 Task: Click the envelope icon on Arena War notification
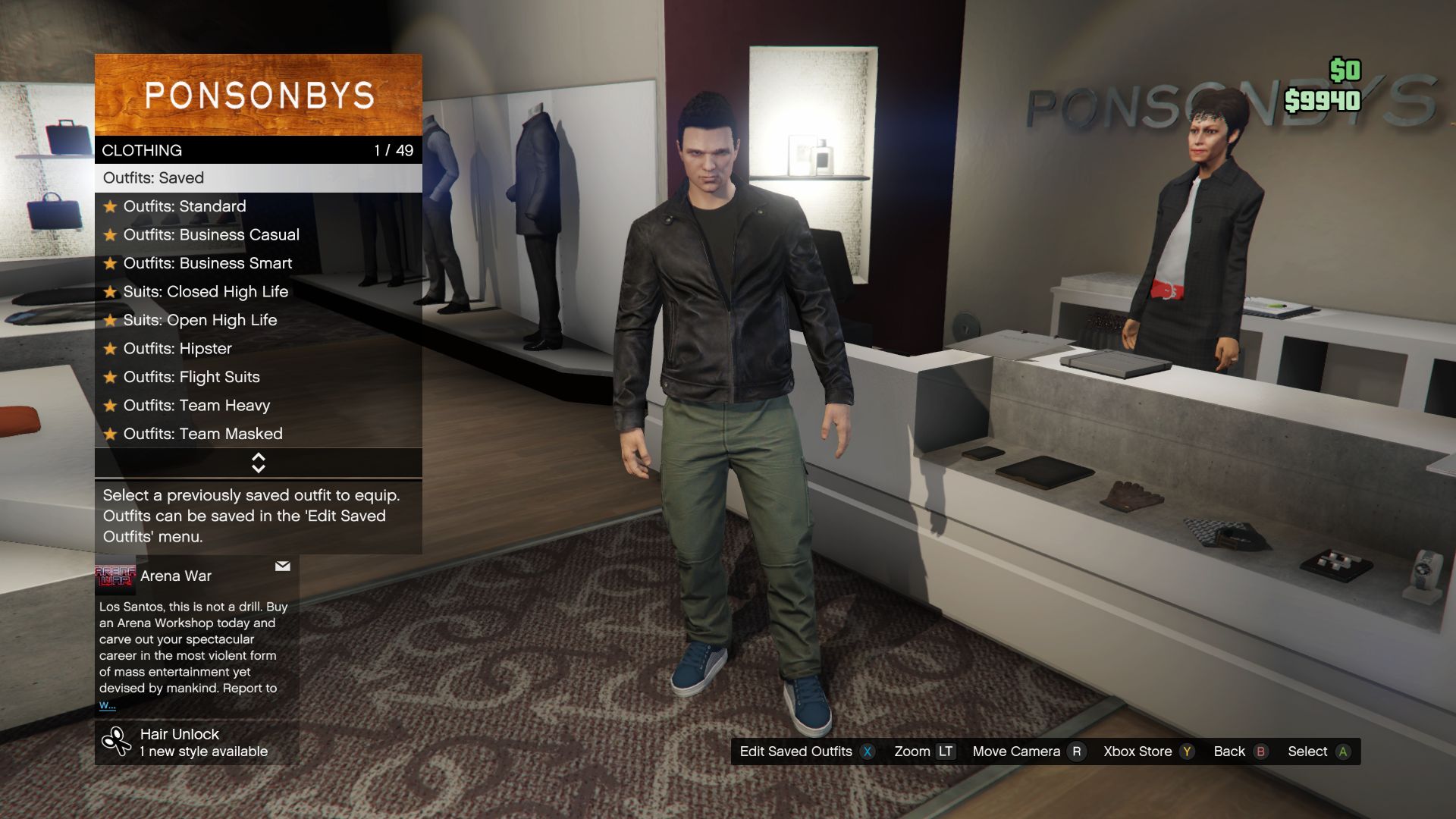click(x=282, y=566)
